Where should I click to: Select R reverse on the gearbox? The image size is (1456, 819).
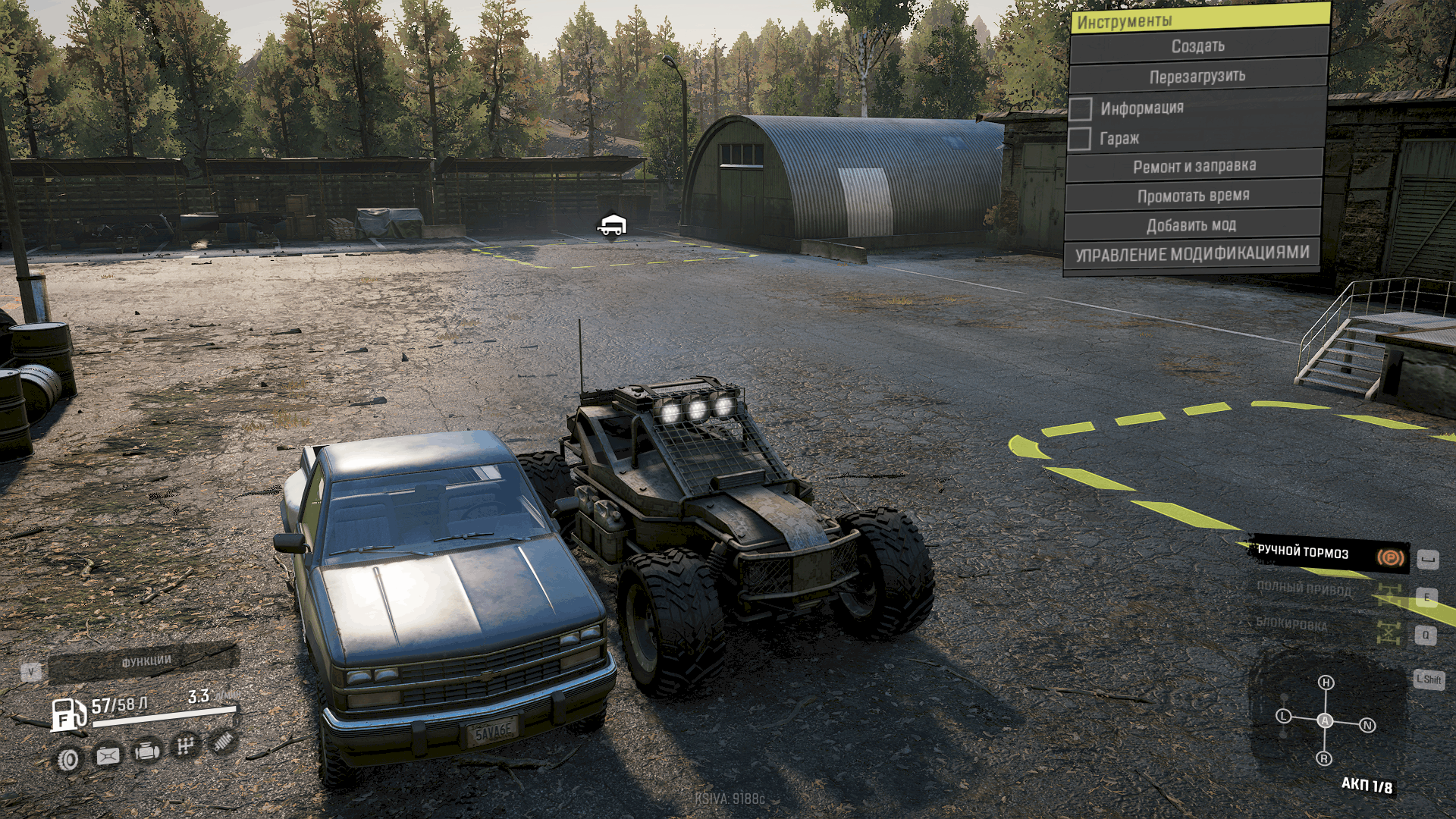pyautogui.click(x=1324, y=758)
